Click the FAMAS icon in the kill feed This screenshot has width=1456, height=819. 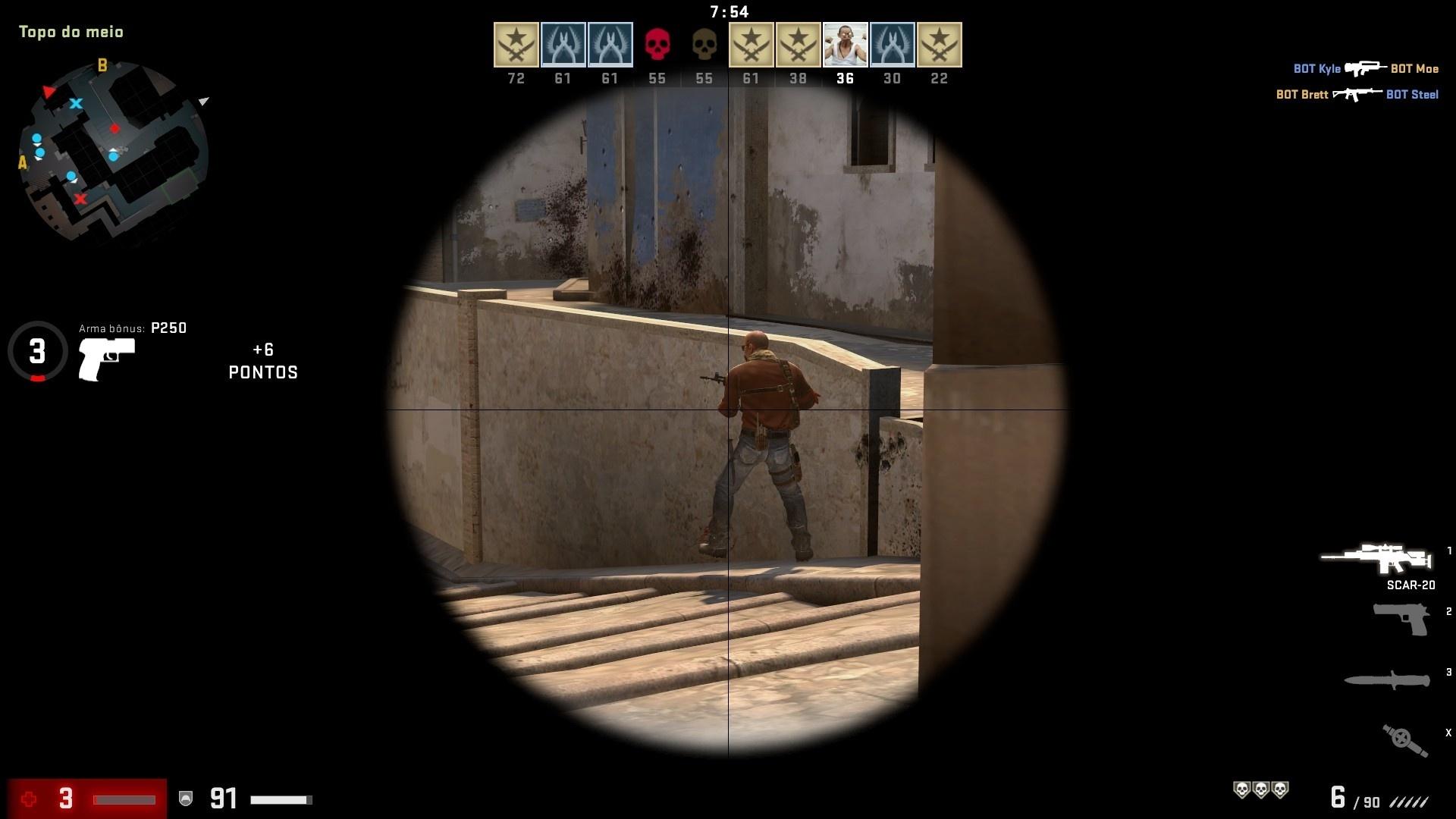click(x=1364, y=68)
